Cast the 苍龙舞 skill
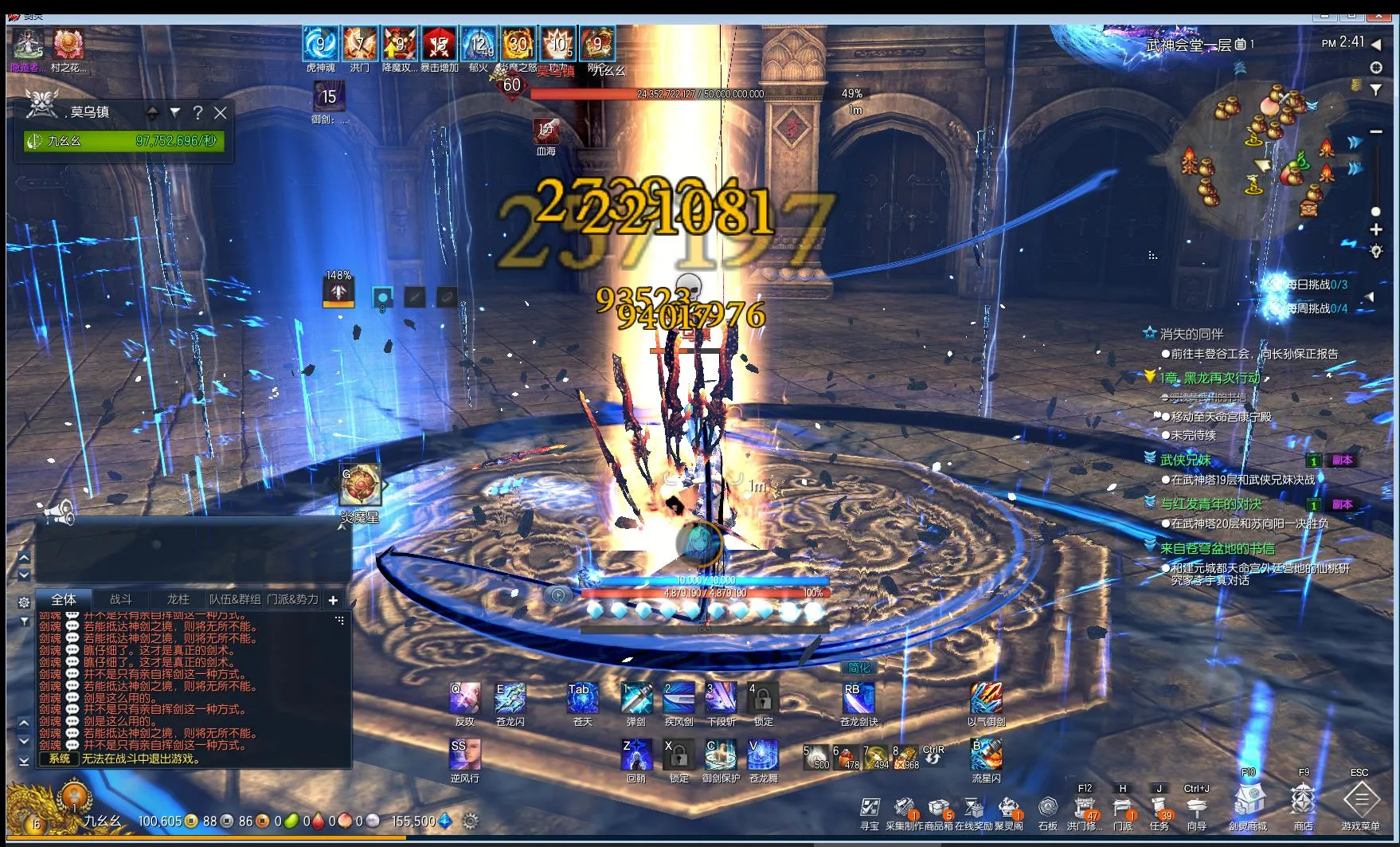The image size is (1400, 847). tap(763, 755)
